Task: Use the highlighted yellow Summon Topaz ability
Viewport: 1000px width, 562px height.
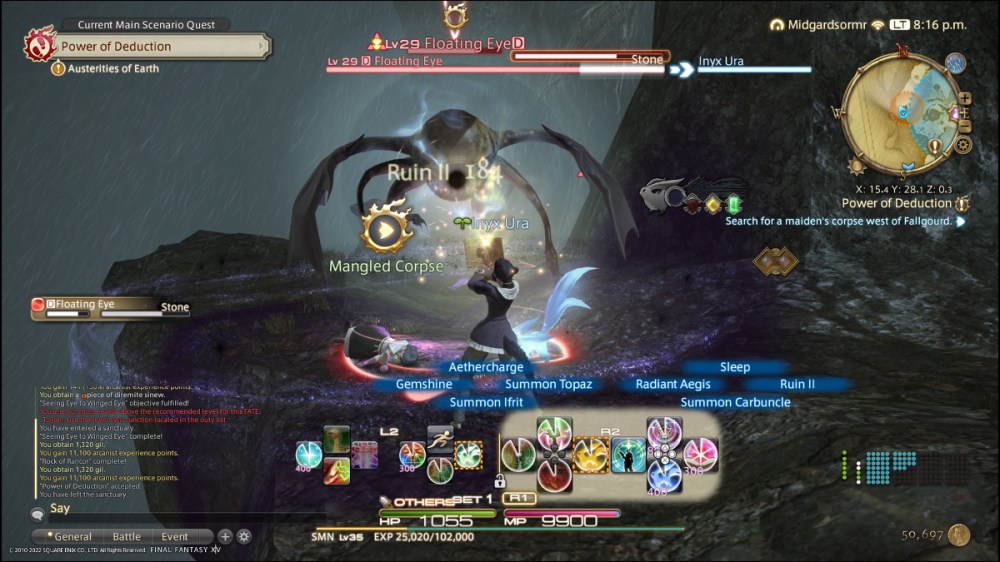Action: pos(591,455)
